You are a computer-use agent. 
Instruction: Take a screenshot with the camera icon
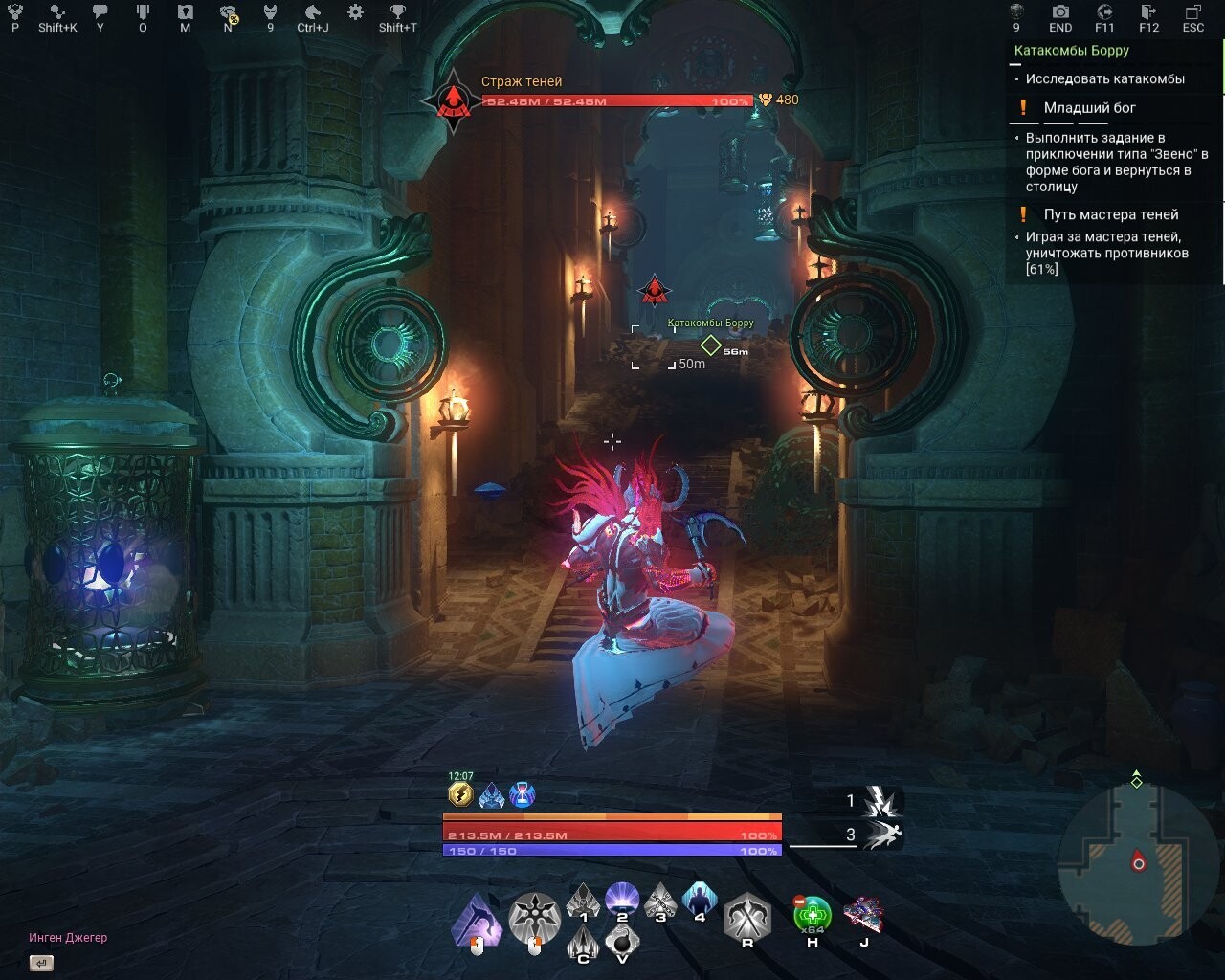click(1059, 13)
